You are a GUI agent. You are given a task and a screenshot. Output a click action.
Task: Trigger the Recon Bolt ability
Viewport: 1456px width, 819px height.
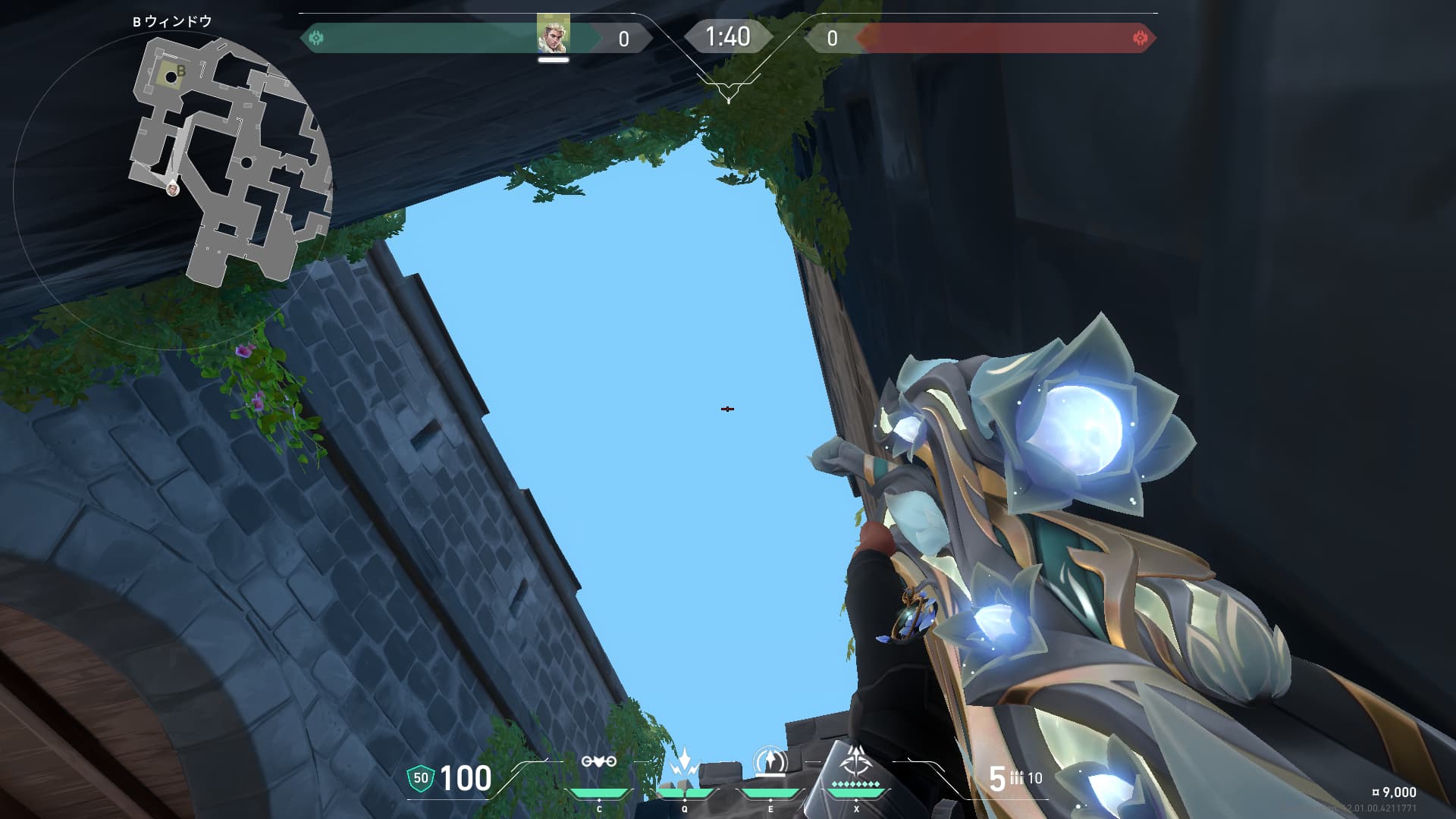coord(770,762)
